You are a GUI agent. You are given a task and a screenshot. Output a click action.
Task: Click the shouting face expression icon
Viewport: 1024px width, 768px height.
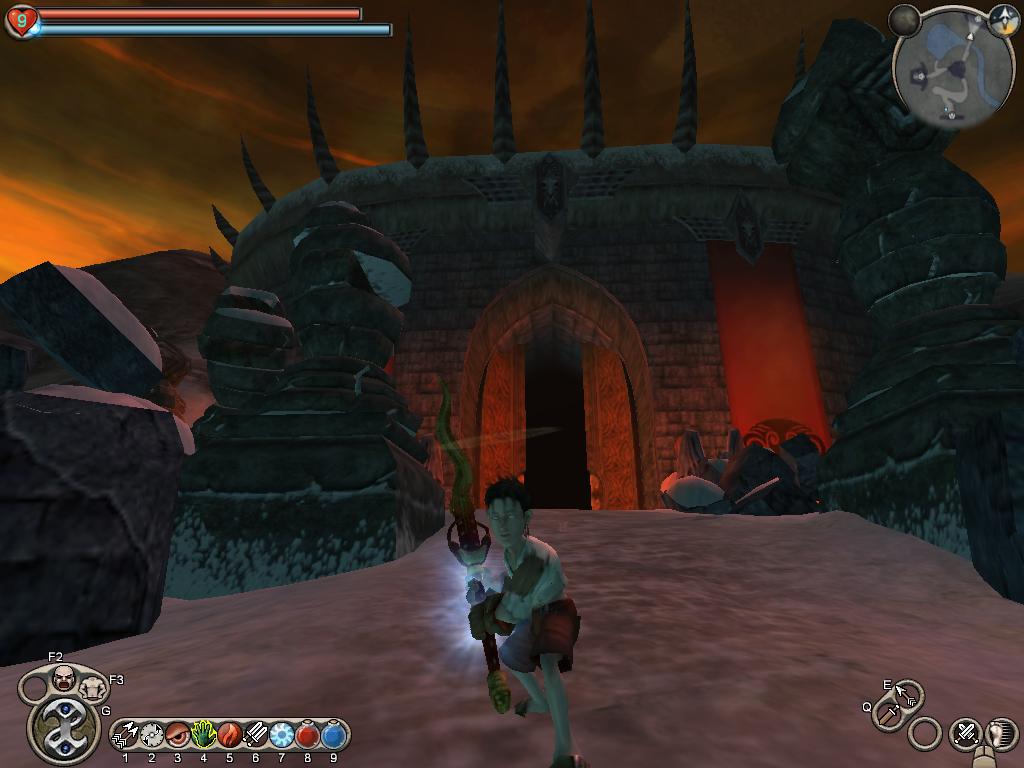click(x=64, y=678)
